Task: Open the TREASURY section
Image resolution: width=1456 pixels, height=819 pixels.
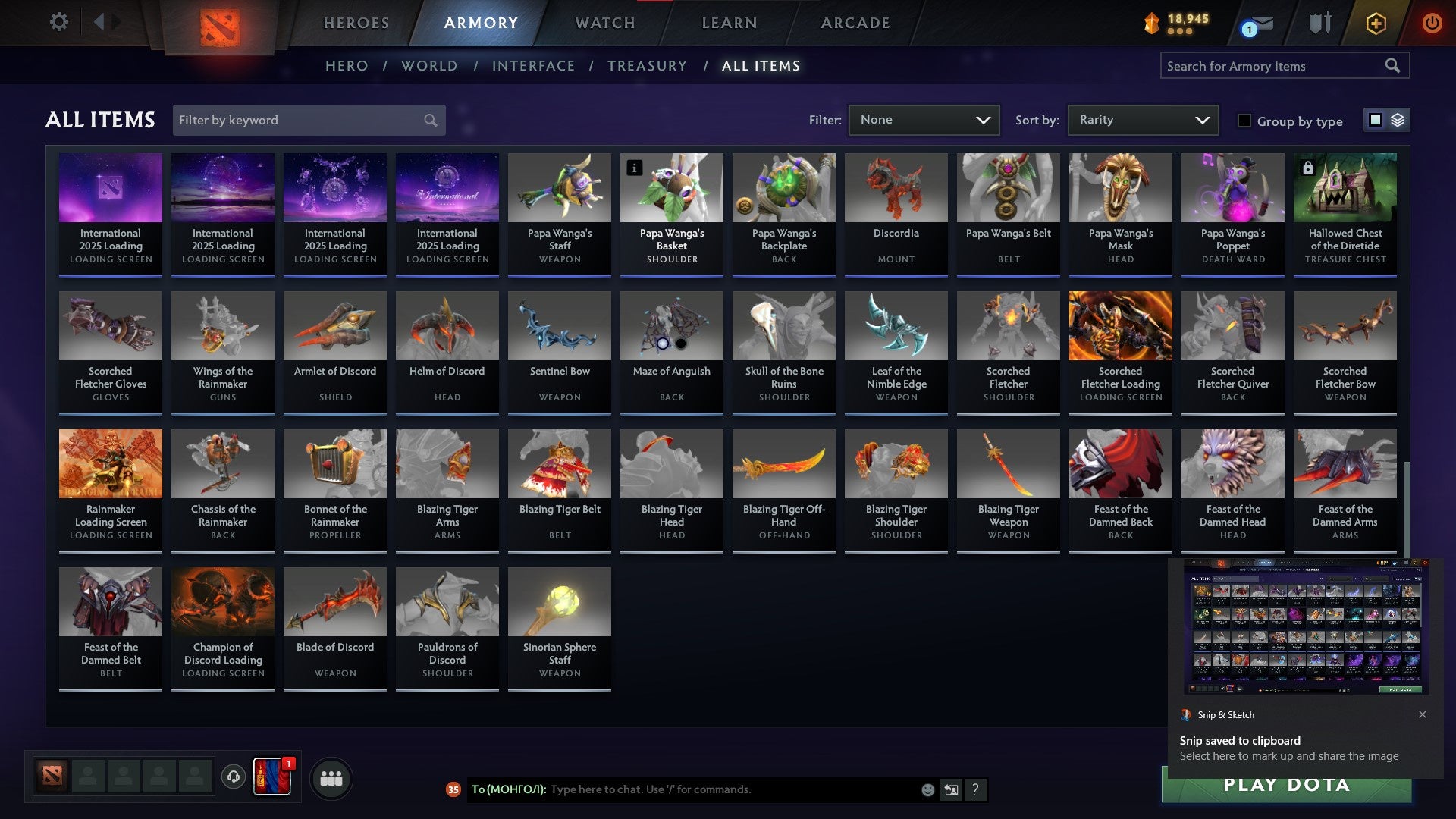Action: coord(648,66)
